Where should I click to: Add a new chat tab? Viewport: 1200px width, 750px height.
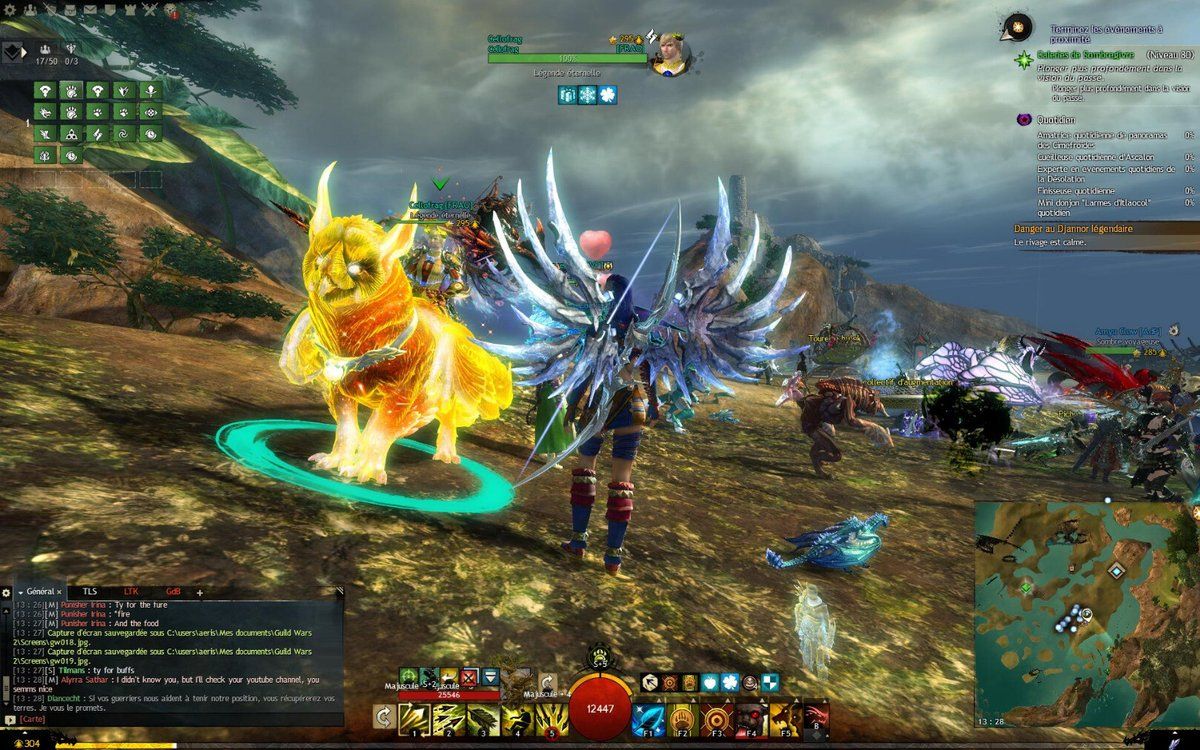[x=199, y=592]
